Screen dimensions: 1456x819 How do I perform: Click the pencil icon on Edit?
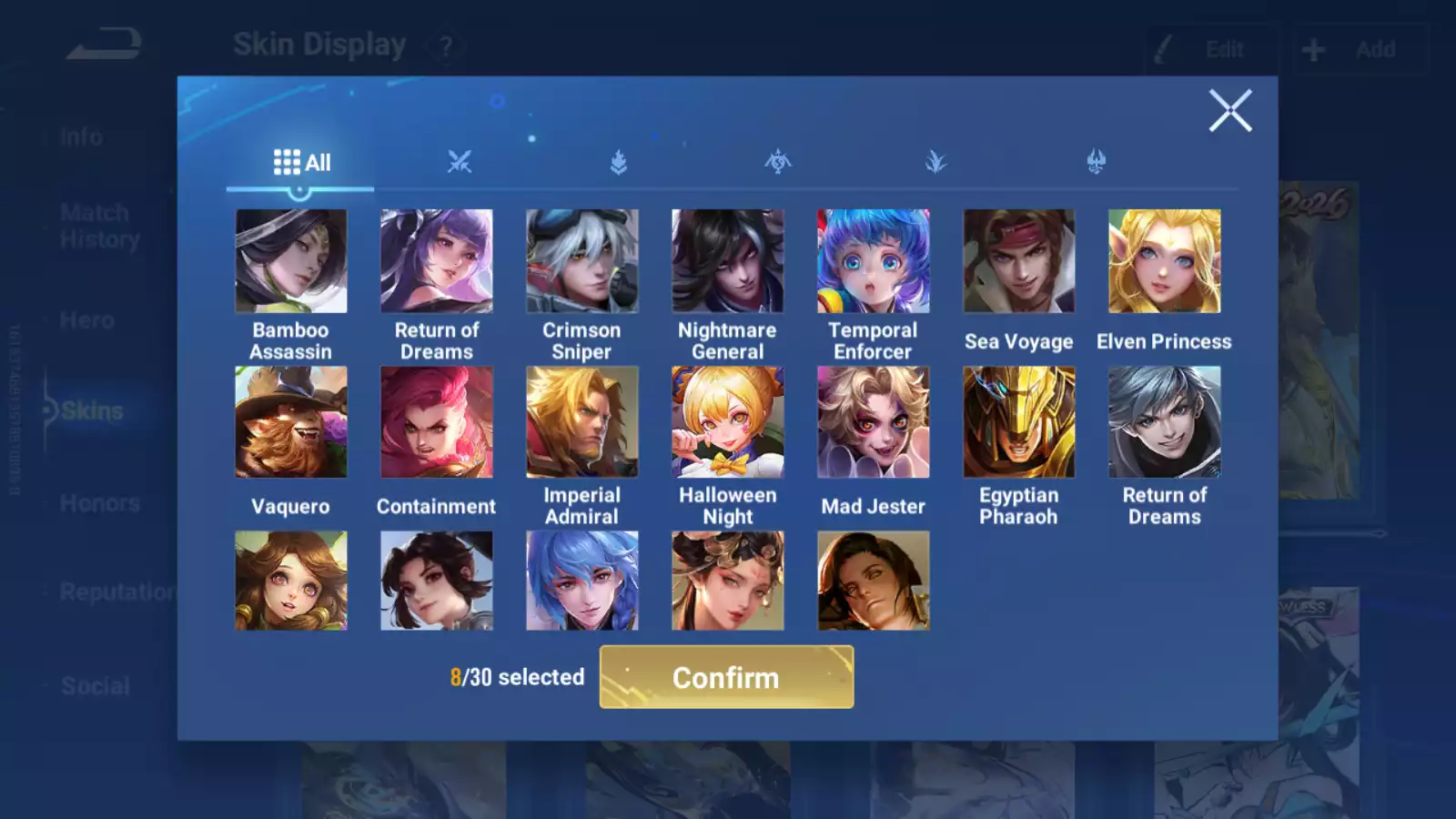pyautogui.click(x=1162, y=49)
